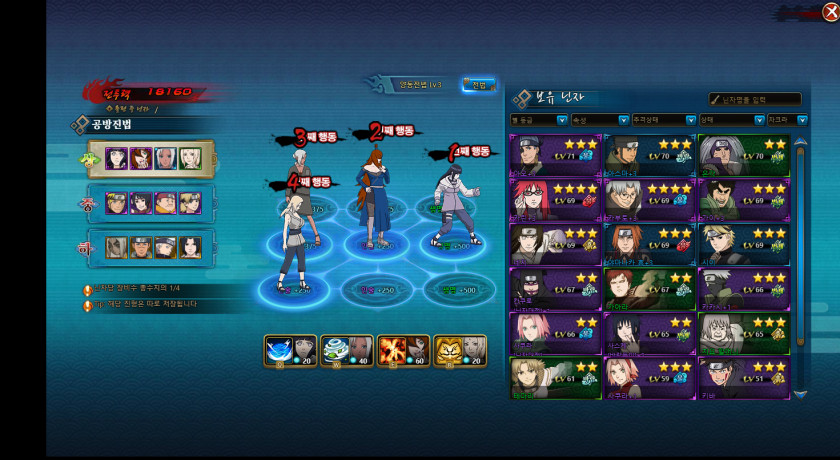The height and width of the screenshot is (460, 840).
Task: Close the formation screen with the X button
Action: (829, 12)
